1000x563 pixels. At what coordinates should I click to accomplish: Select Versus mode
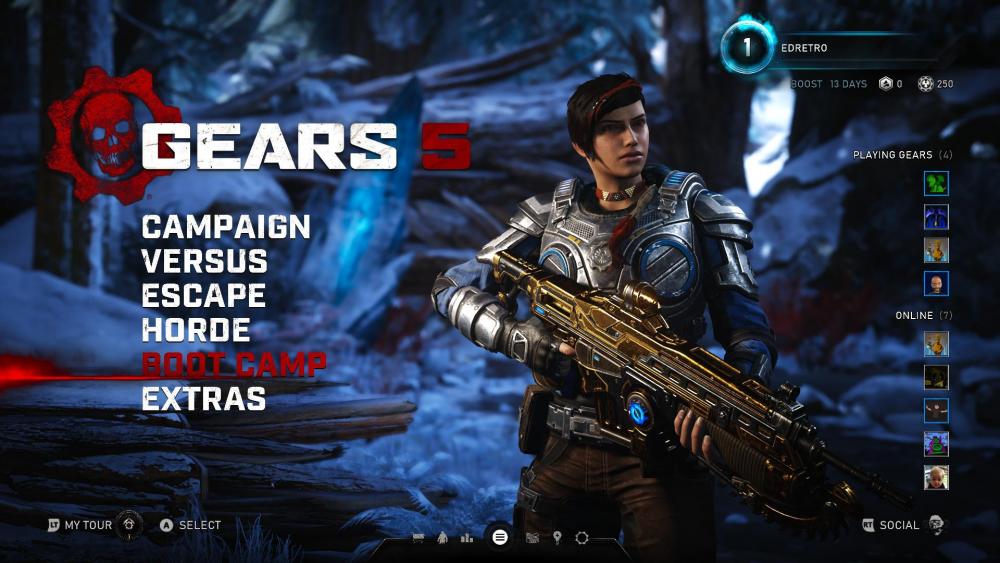point(205,262)
